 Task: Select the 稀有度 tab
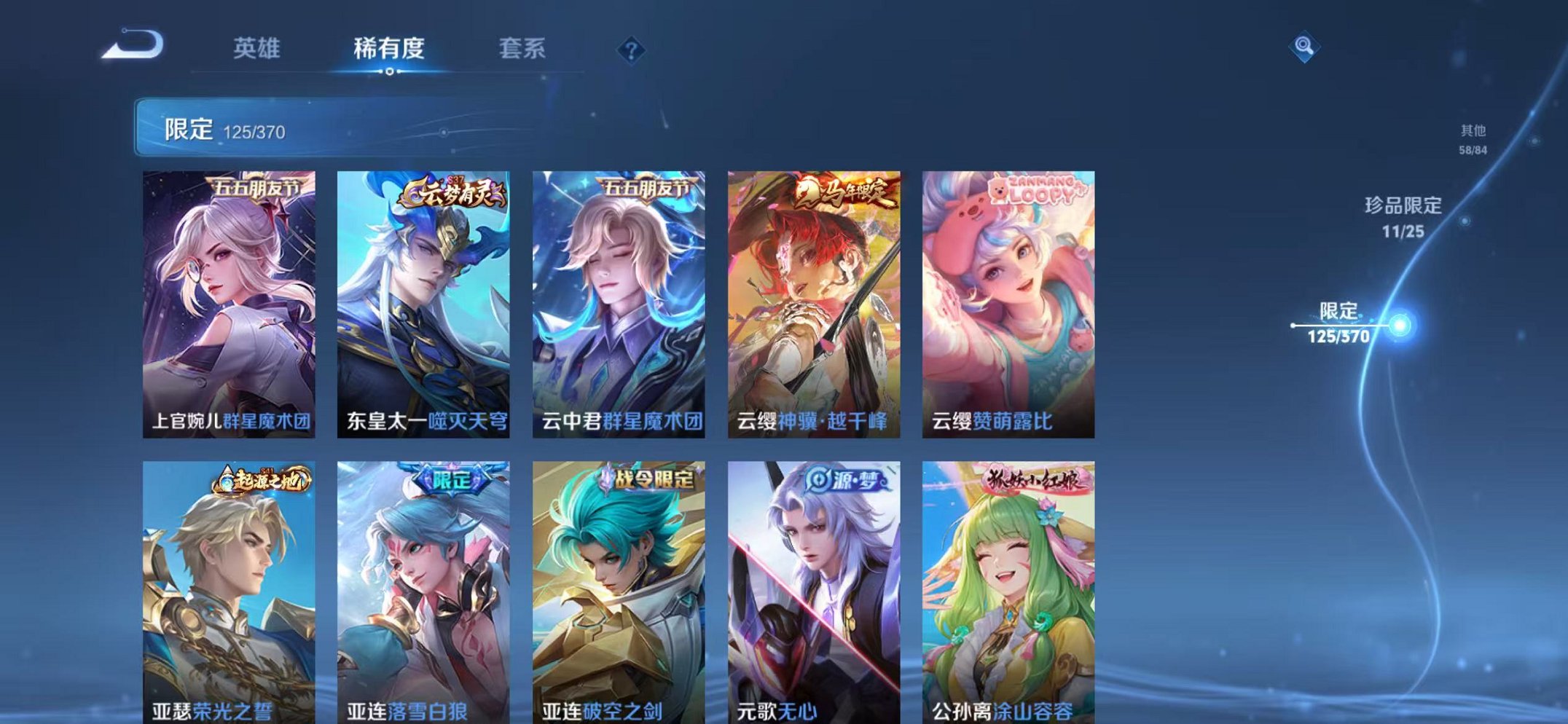pos(388,50)
